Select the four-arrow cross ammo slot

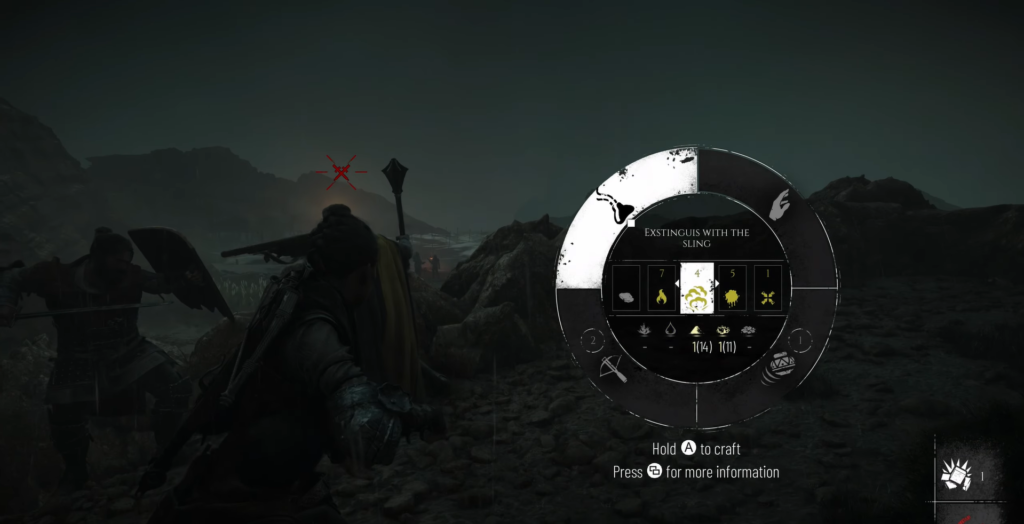(x=767, y=296)
